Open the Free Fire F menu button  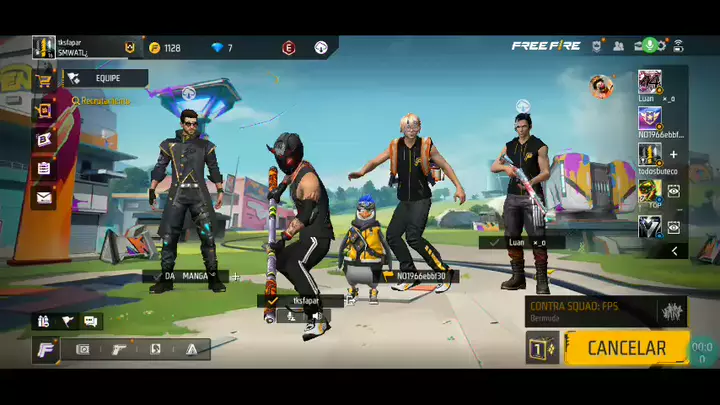click(x=47, y=349)
